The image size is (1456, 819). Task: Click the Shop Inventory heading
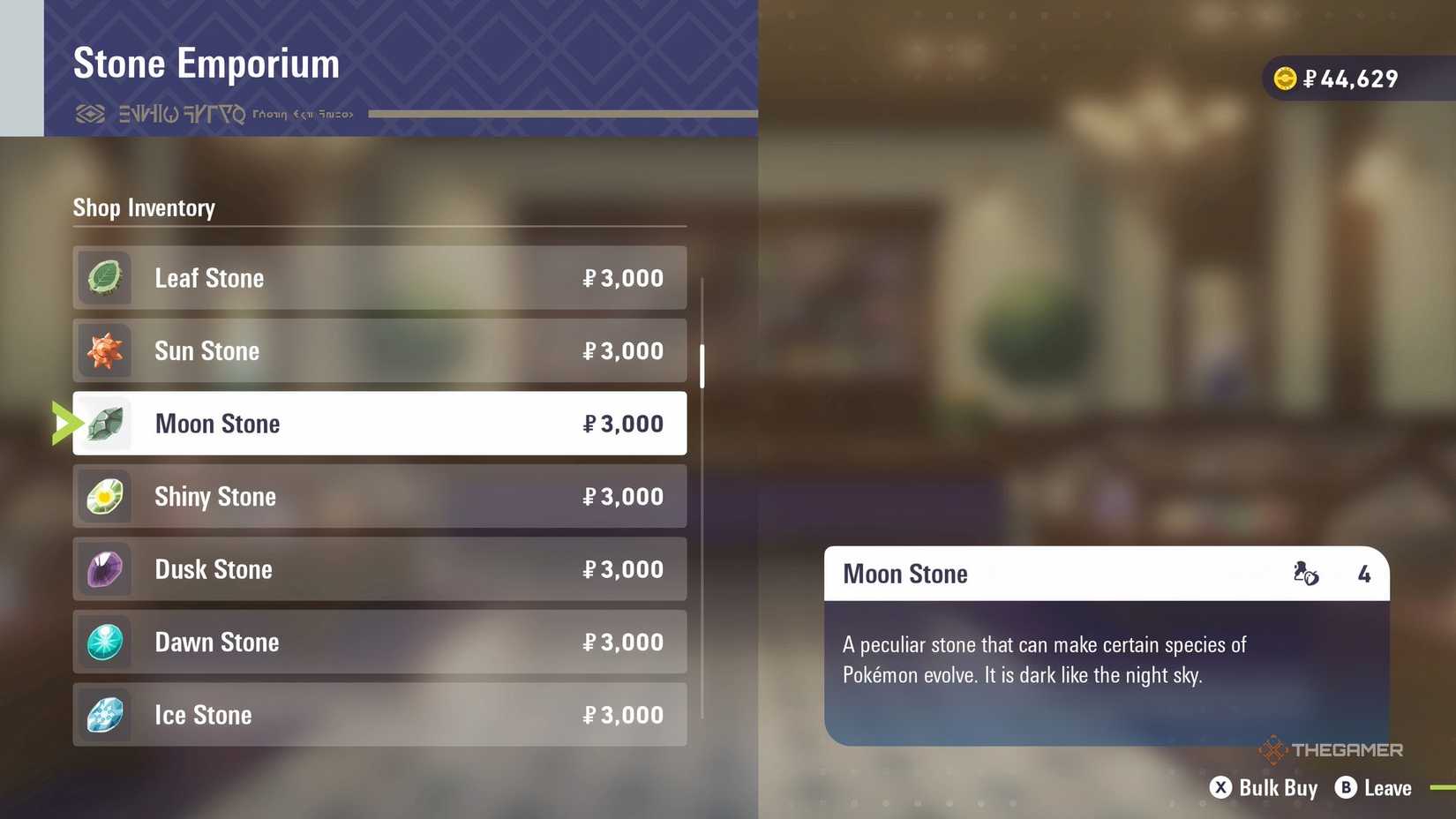144,208
